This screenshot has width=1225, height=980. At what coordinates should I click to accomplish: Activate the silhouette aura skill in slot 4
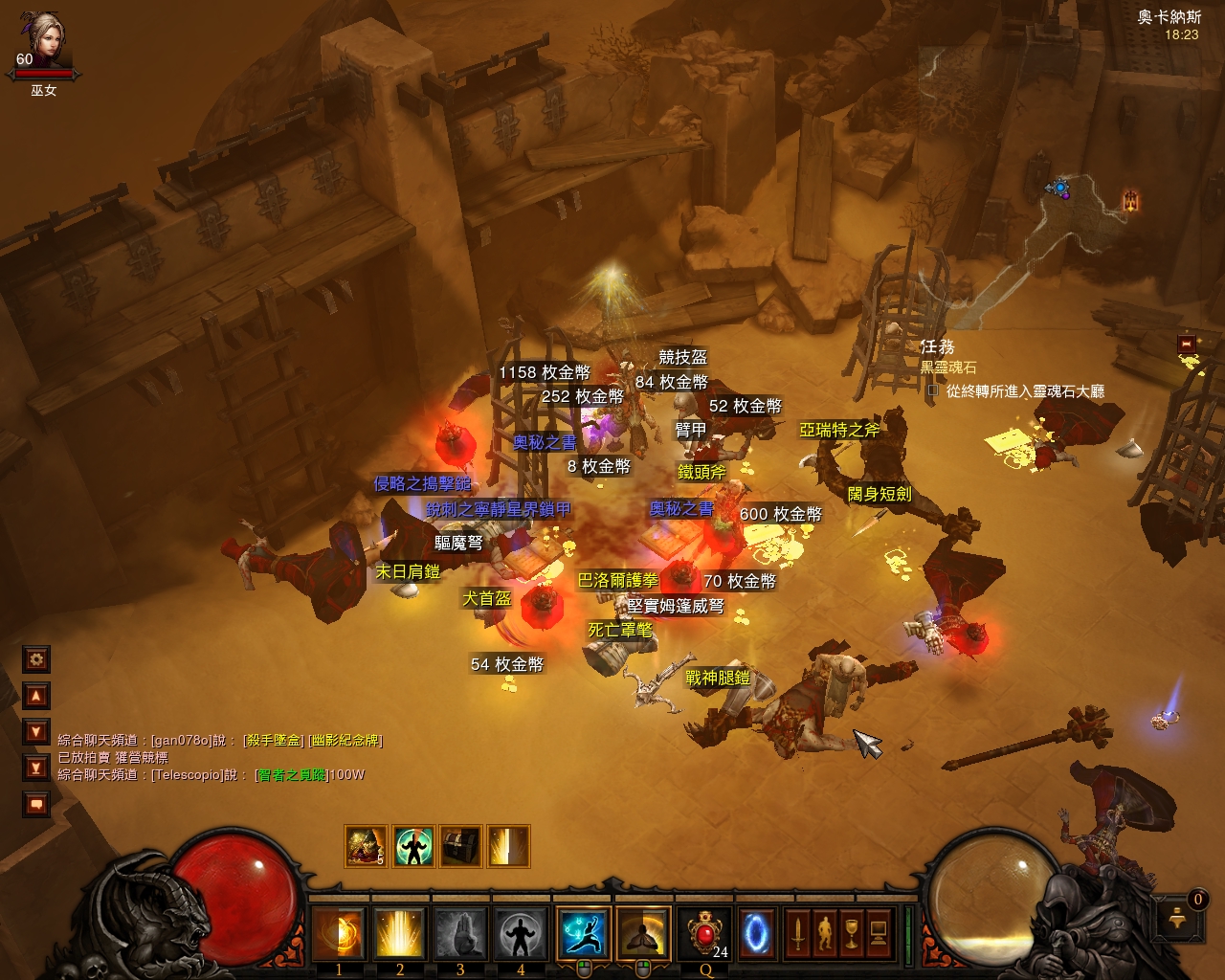tap(521, 932)
